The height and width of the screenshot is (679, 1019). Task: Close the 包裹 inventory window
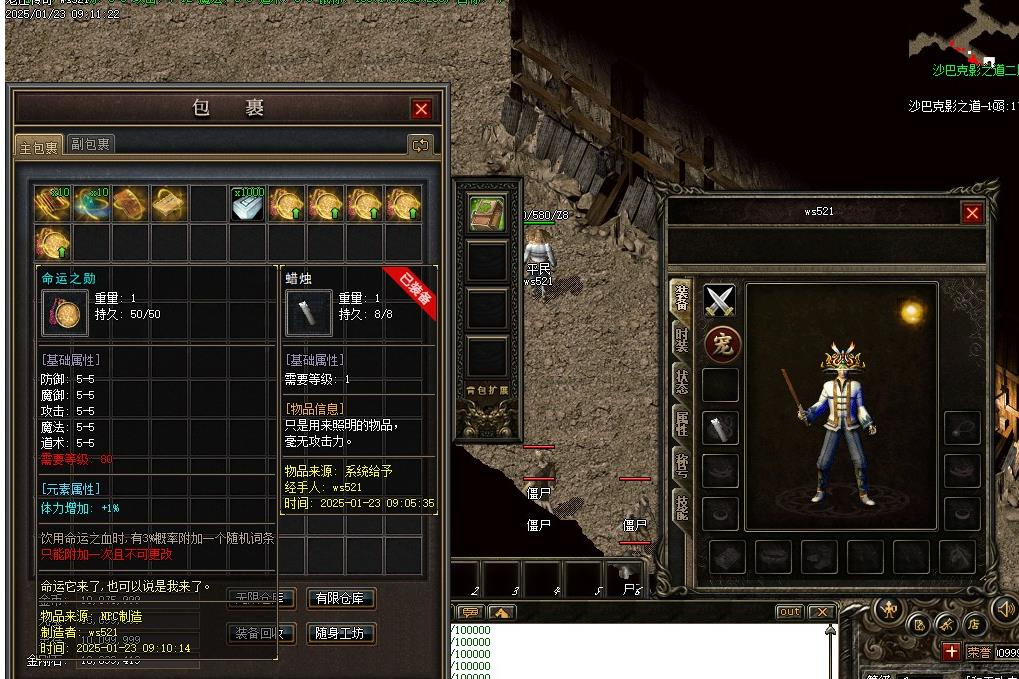421,109
